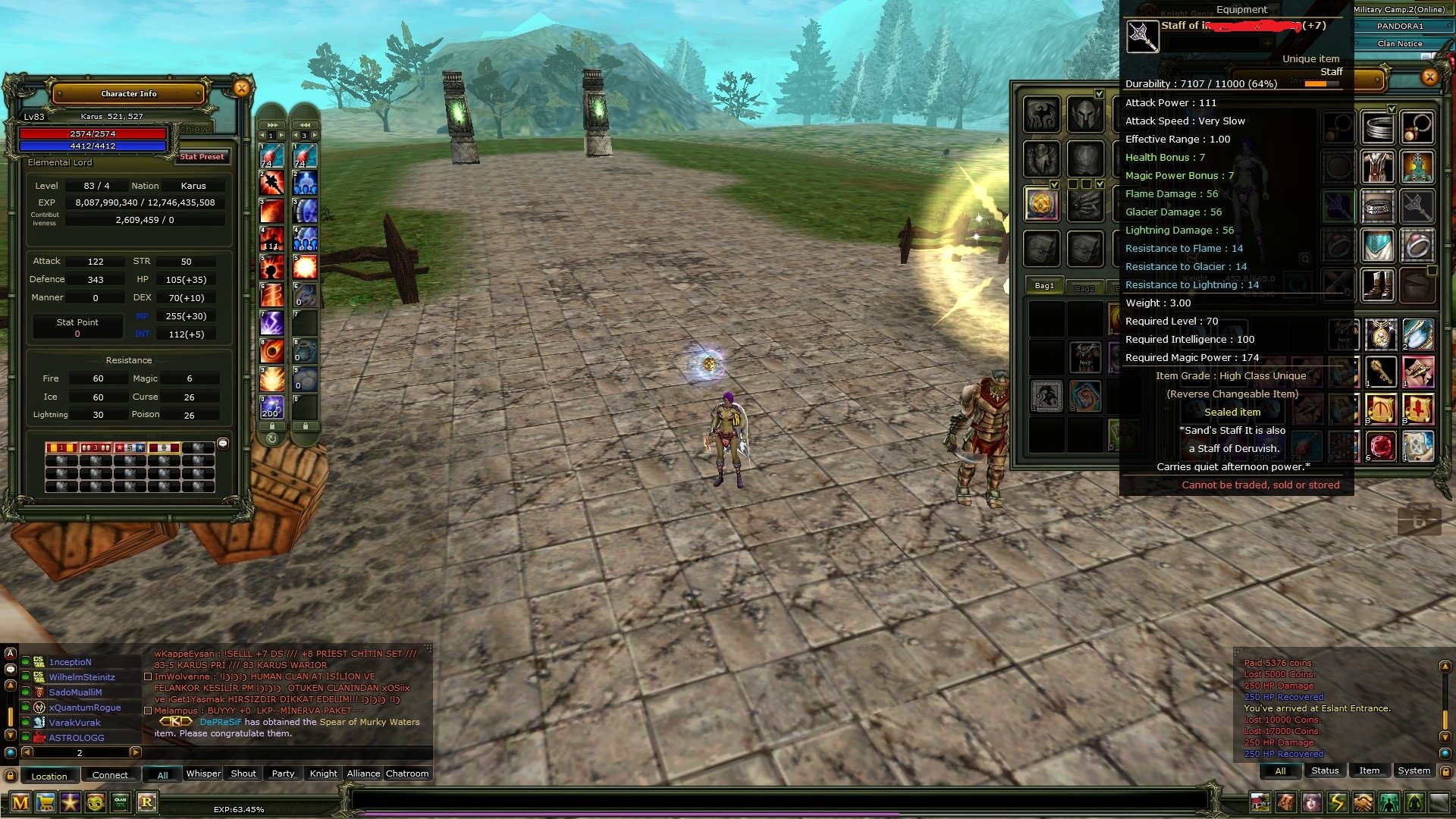Go to the next player list page
This screenshot has height=819, width=1456.
click(135, 752)
